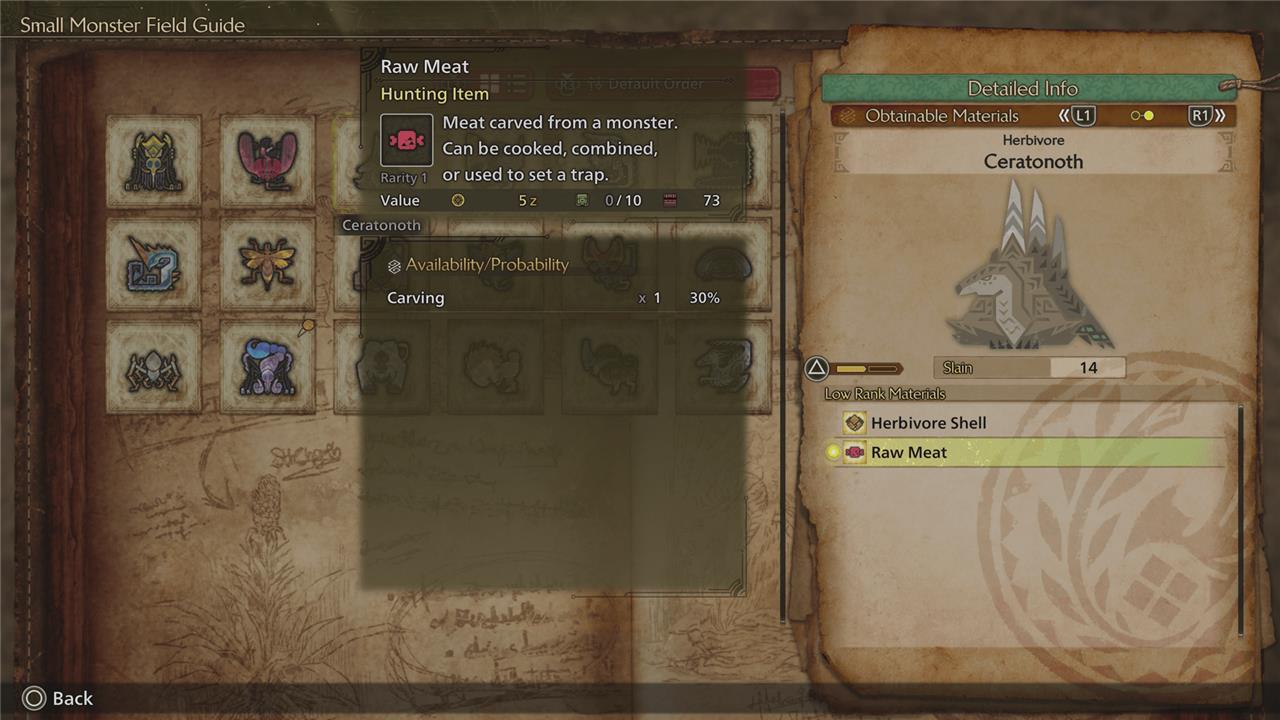The width and height of the screenshot is (1280, 720).
Task: Select the pale spider-like monster tile
Action: point(154,368)
